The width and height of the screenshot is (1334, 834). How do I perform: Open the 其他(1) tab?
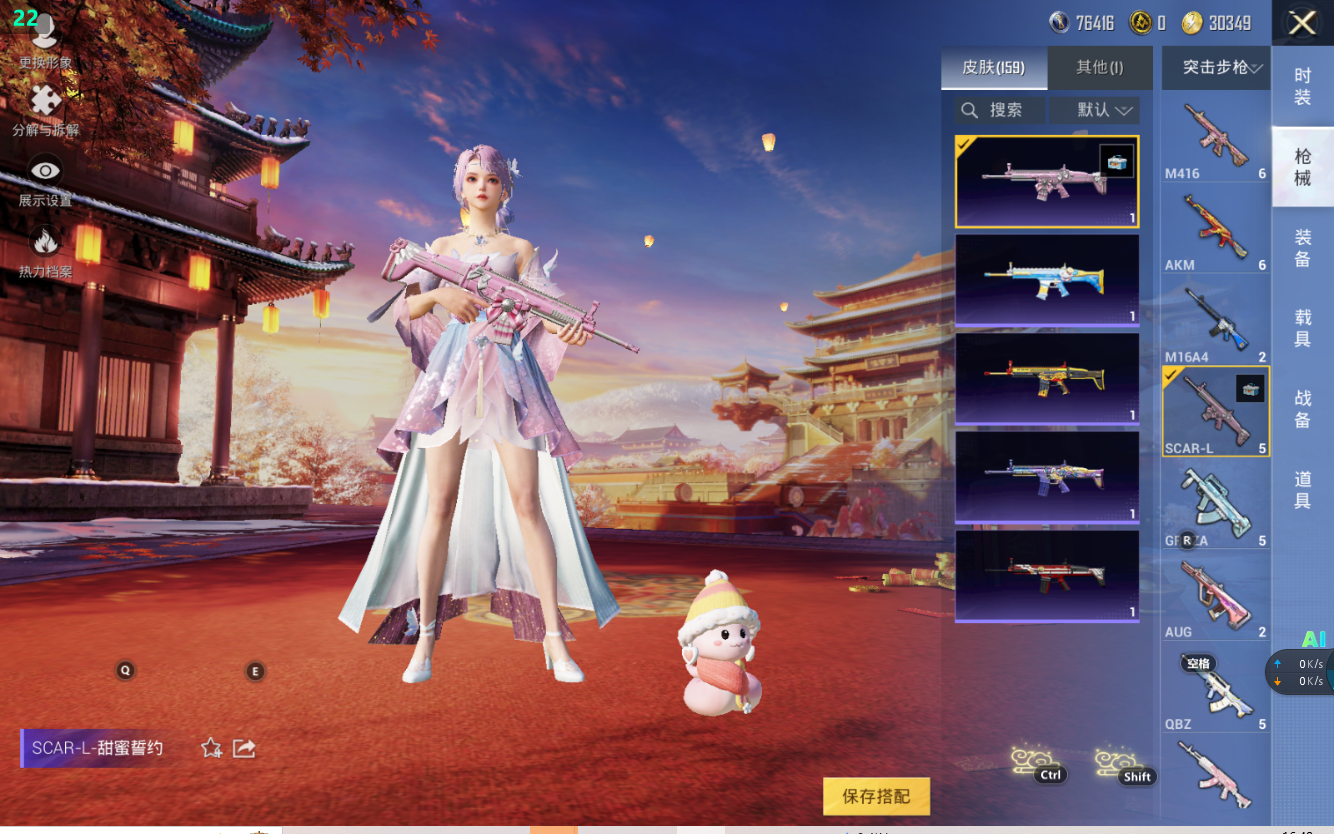click(x=1099, y=68)
